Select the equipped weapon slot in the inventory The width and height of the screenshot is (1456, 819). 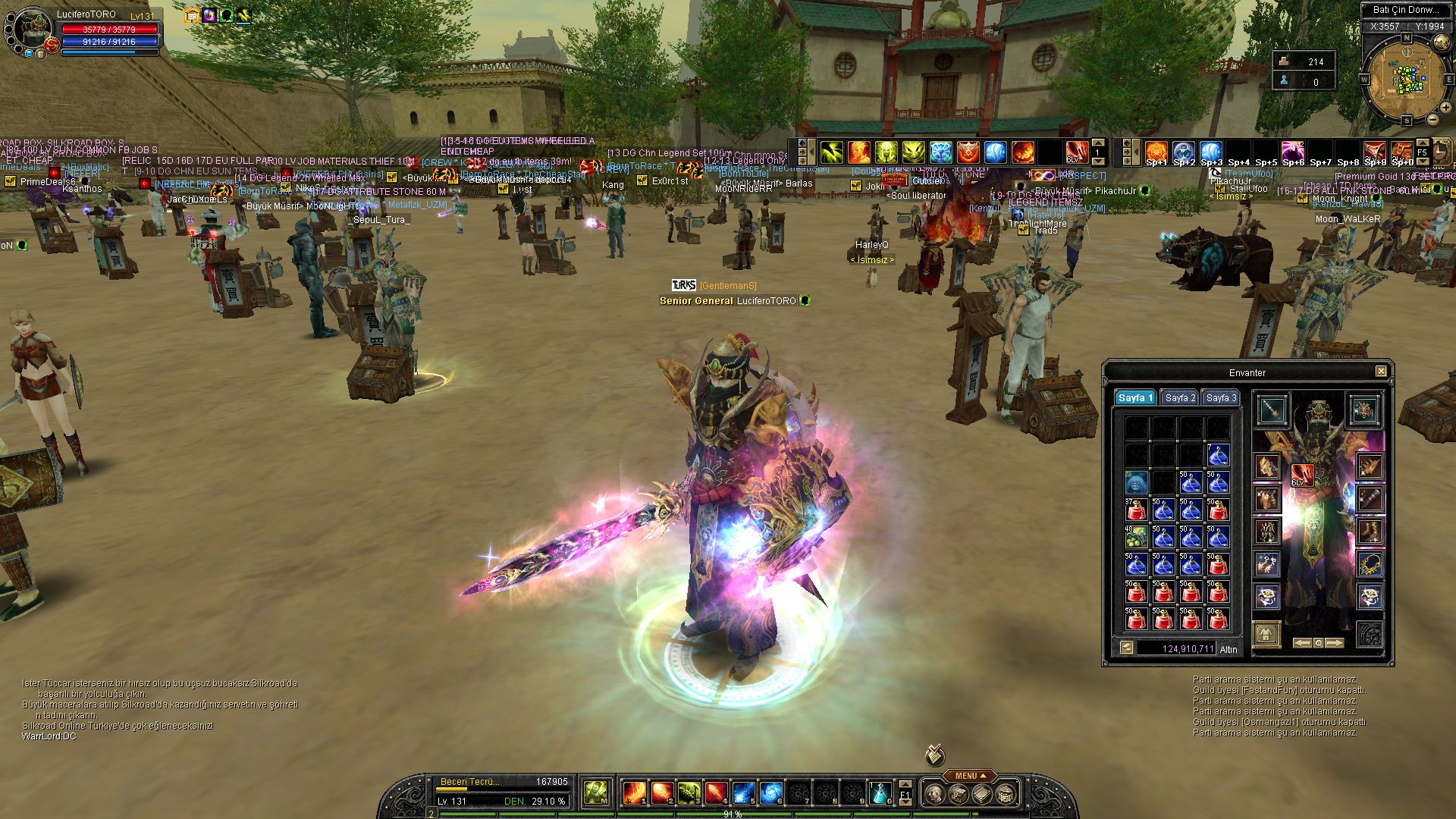(1272, 410)
